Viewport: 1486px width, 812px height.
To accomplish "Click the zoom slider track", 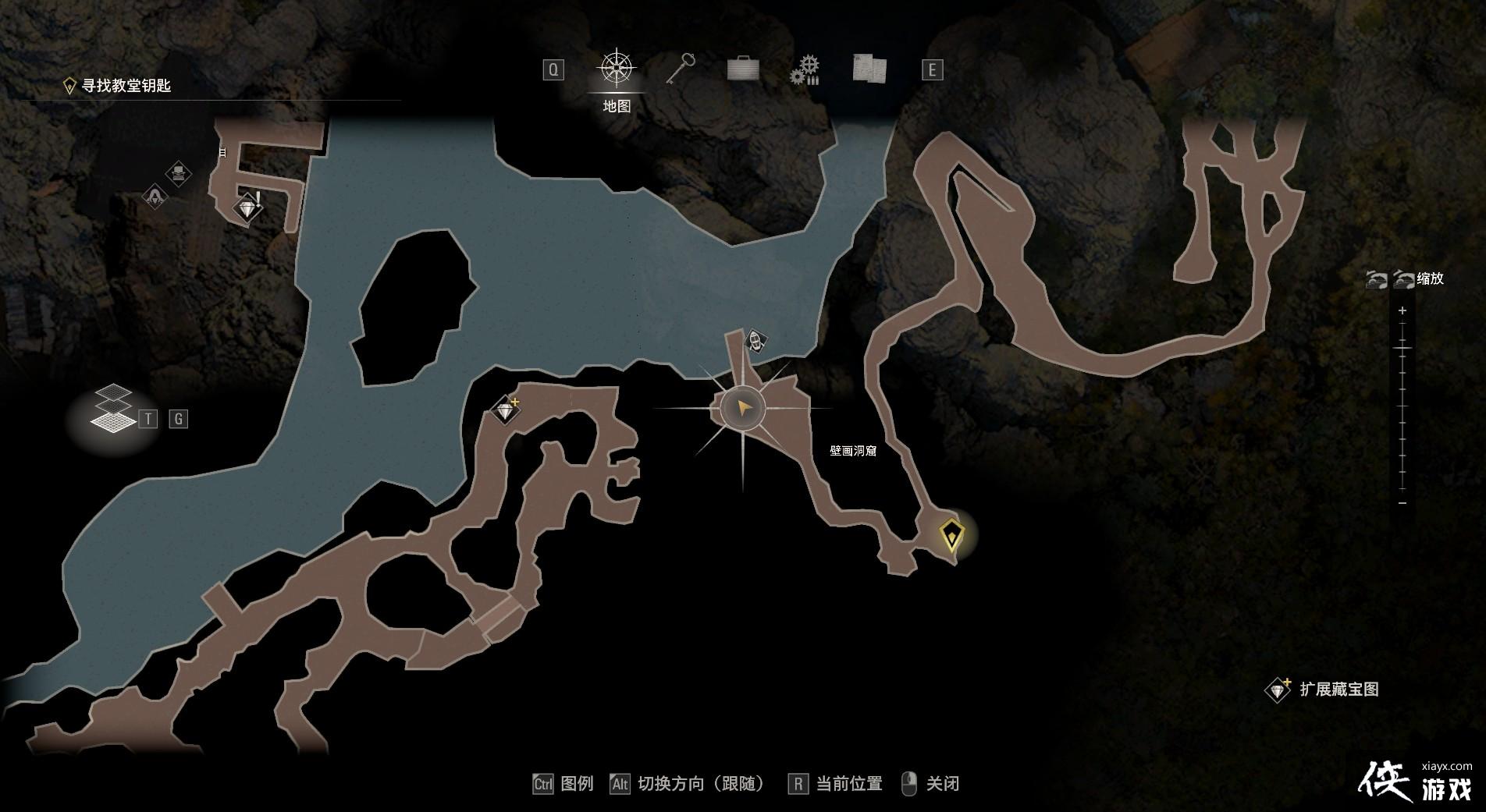I will [x=1402, y=406].
